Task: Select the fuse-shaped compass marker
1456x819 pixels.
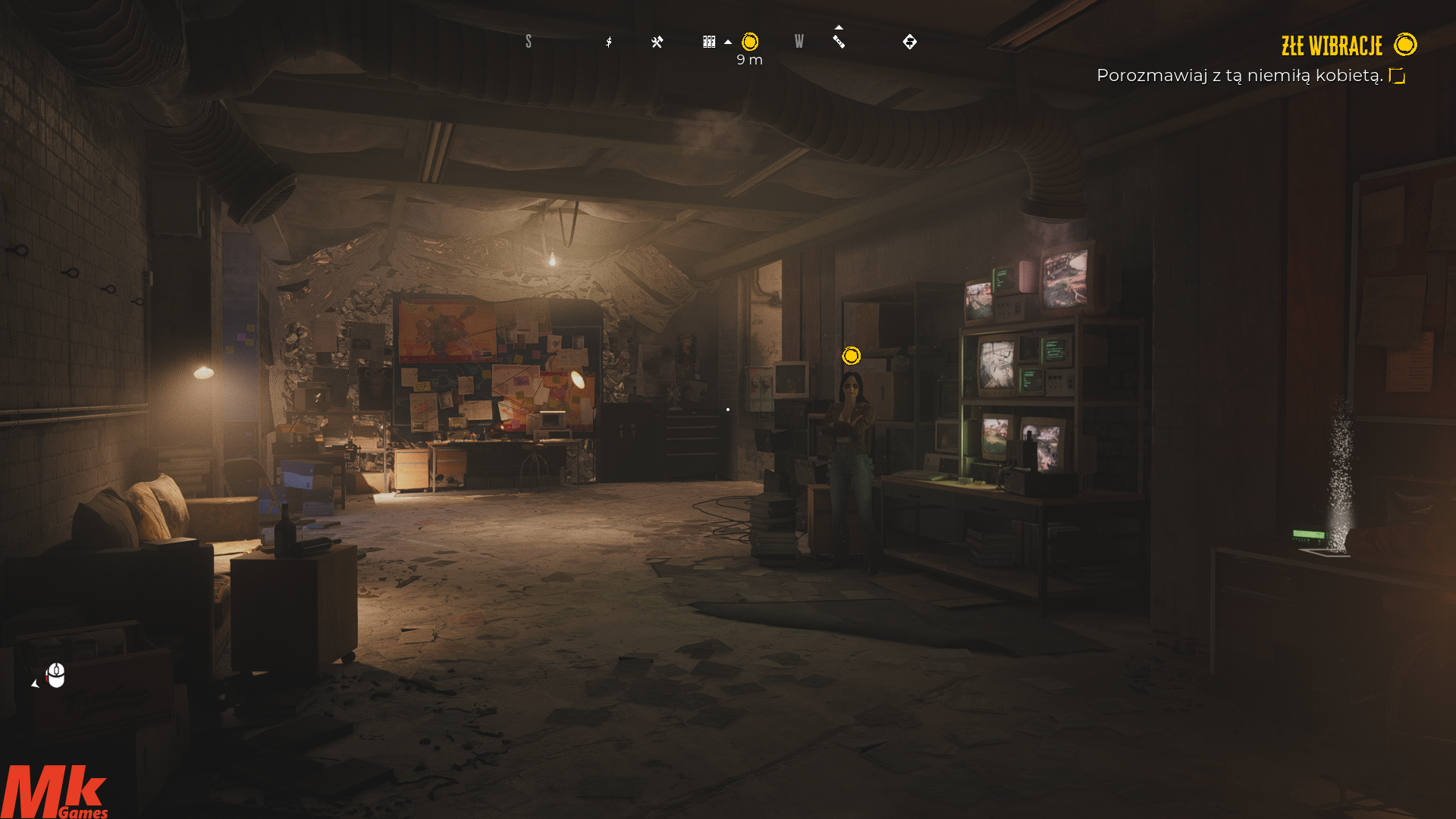Action: click(839, 42)
